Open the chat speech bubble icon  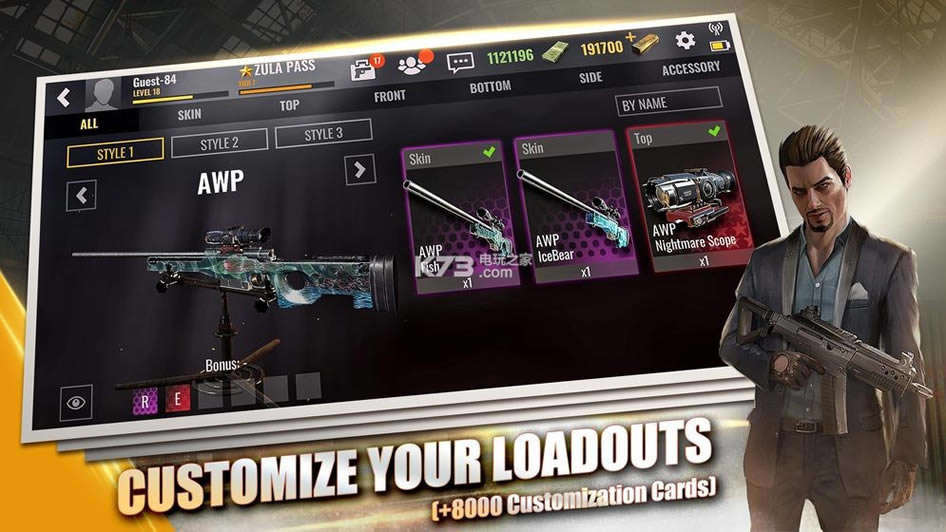coord(459,62)
